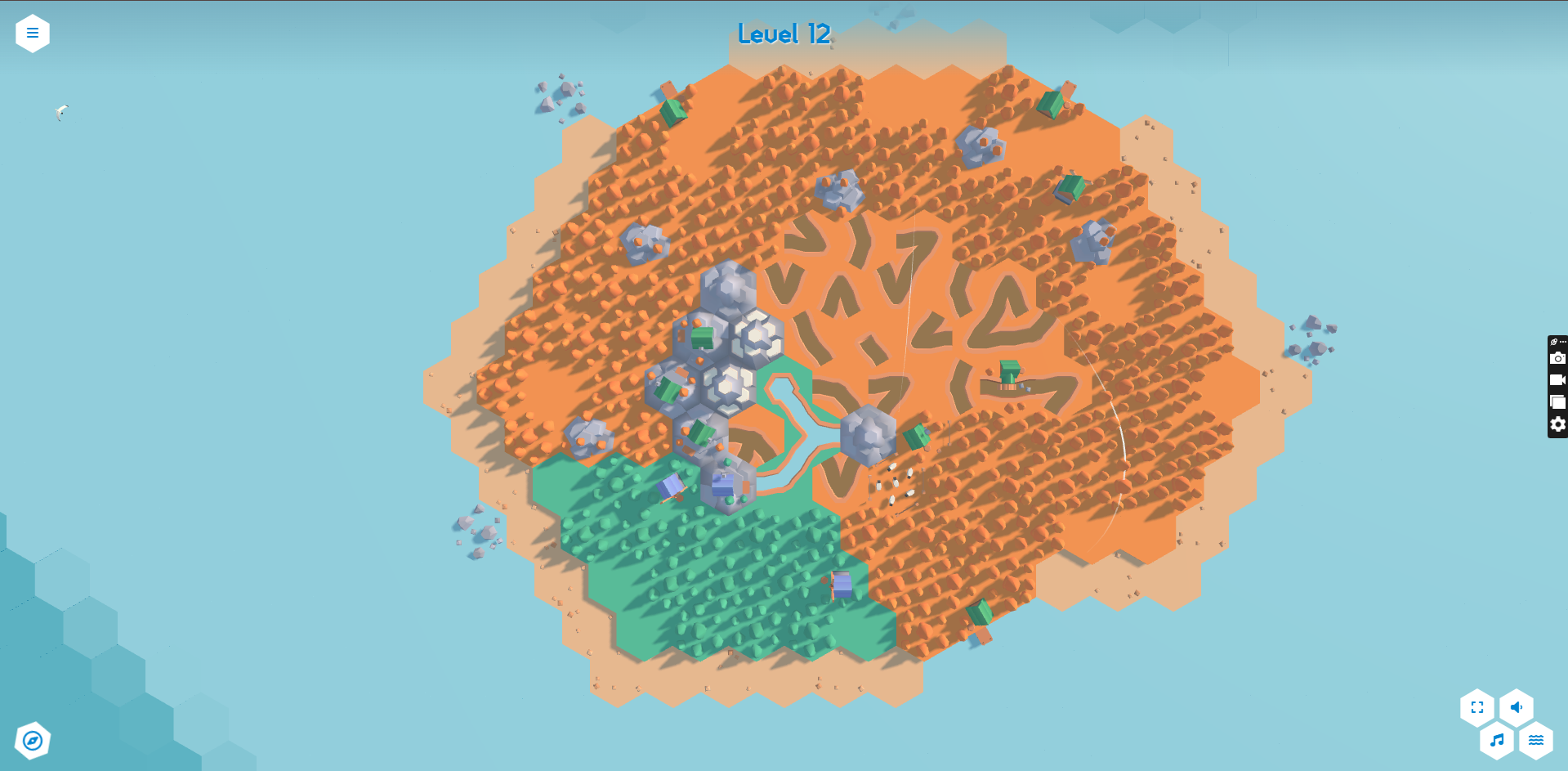Enter fullscreen using the hexagon icon
Screen dimensions: 1568x771
click(x=1476, y=708)
